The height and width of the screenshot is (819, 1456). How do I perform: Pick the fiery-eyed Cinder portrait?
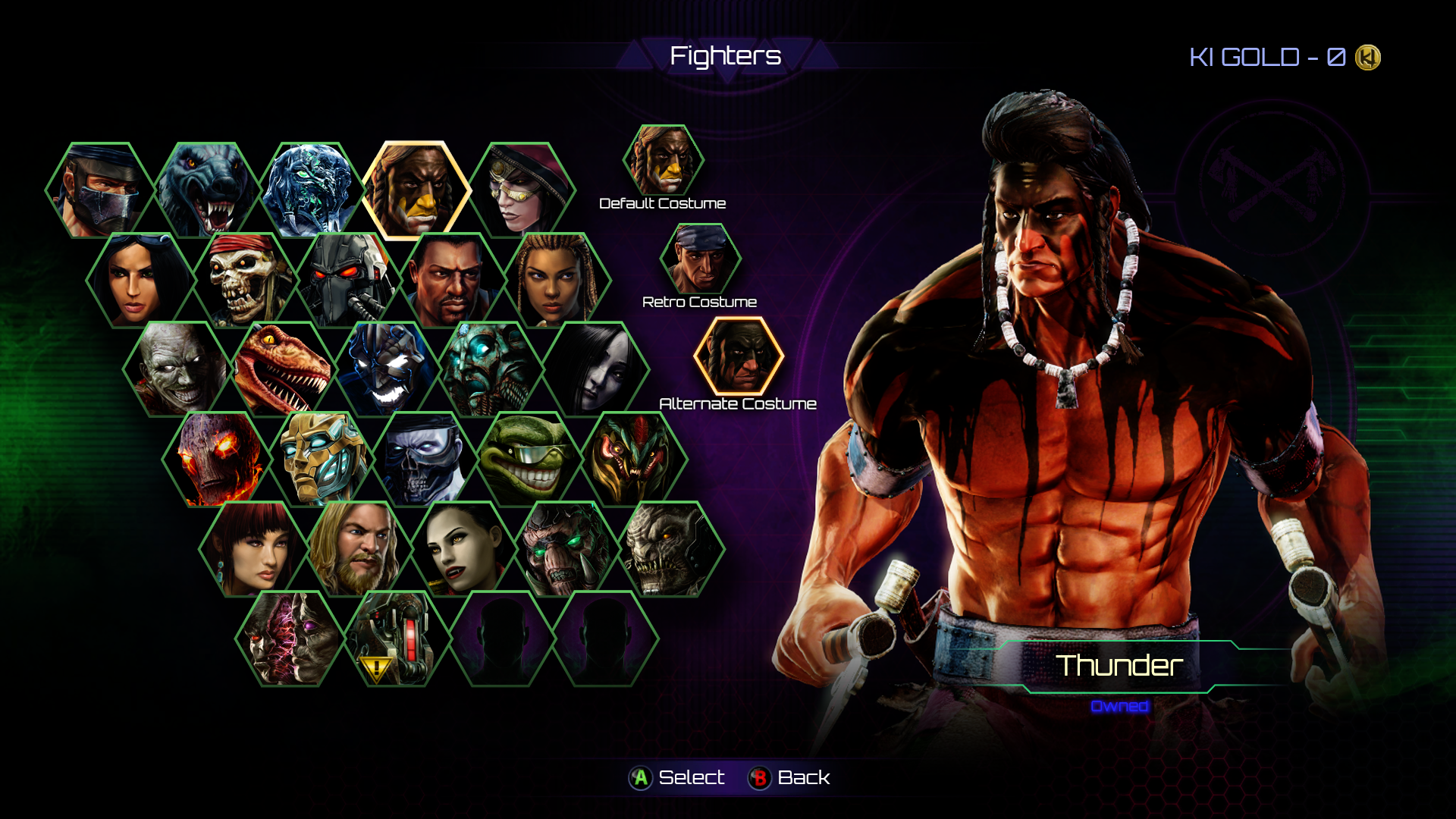pyautogui.click(x=215, y=460)
